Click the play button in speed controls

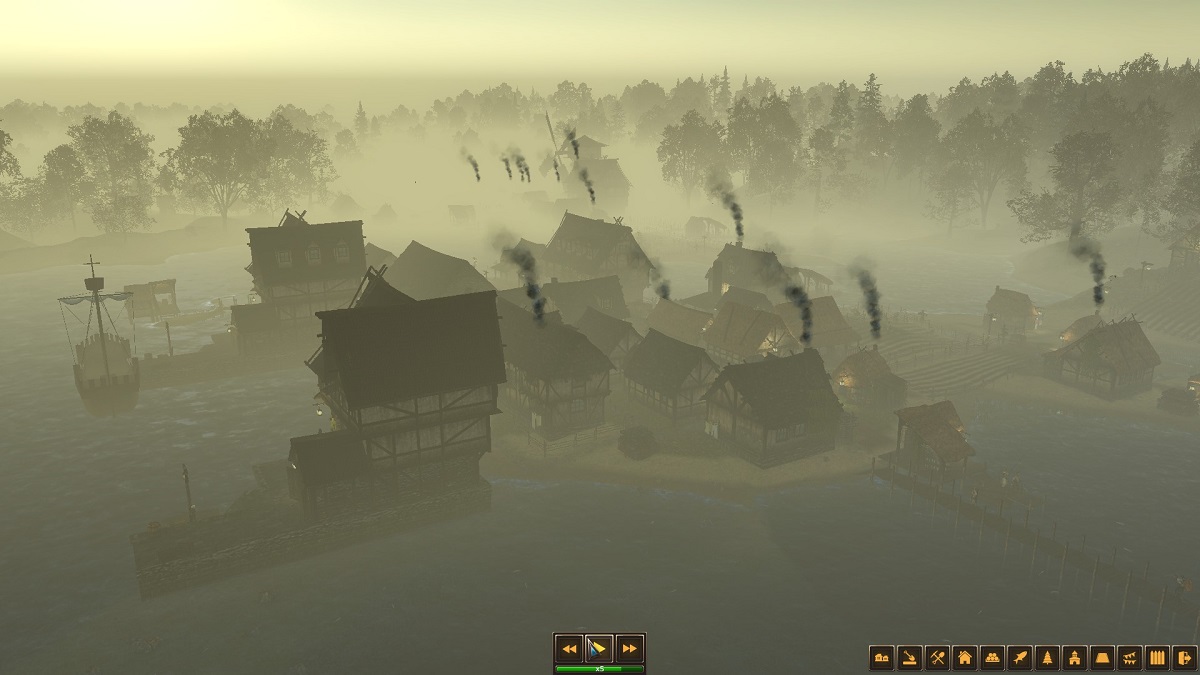pyautogui.click(x=599, y=648)
